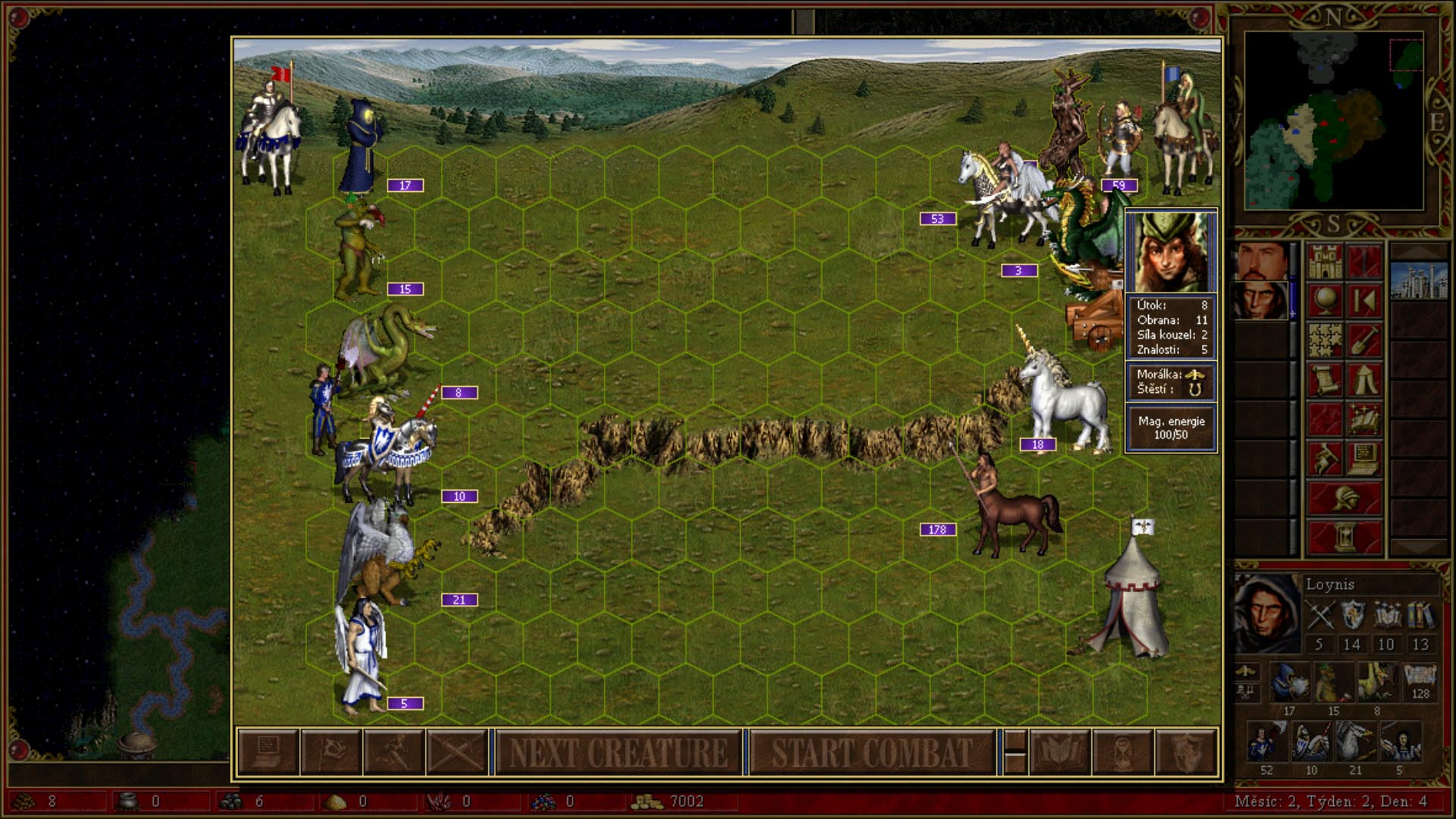Select the castle town thumbnail
This screenshot has height=819, width=1456.
[1419, 281]
